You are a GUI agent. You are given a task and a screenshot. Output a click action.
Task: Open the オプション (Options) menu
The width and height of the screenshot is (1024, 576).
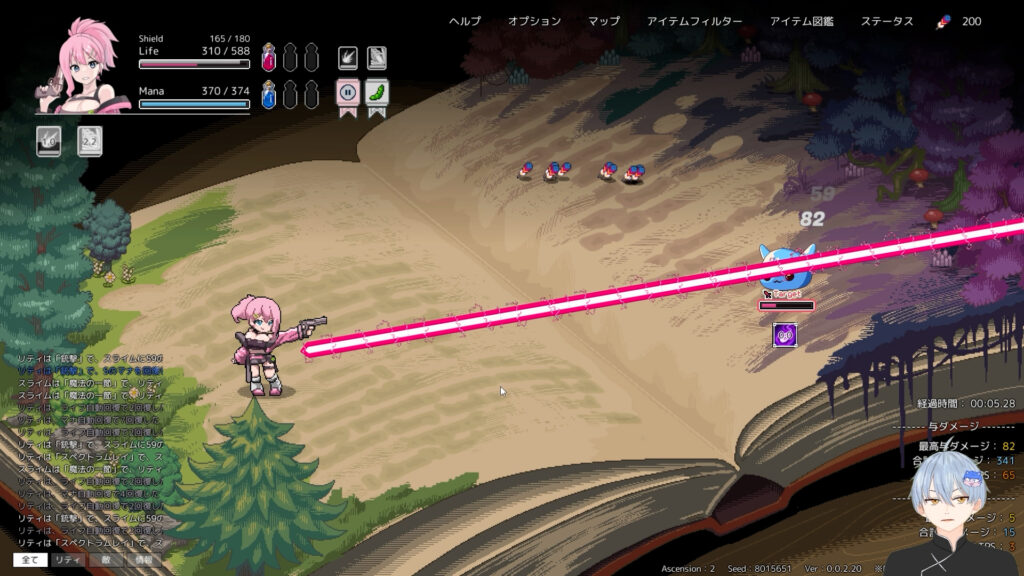[x=534, y=22]
